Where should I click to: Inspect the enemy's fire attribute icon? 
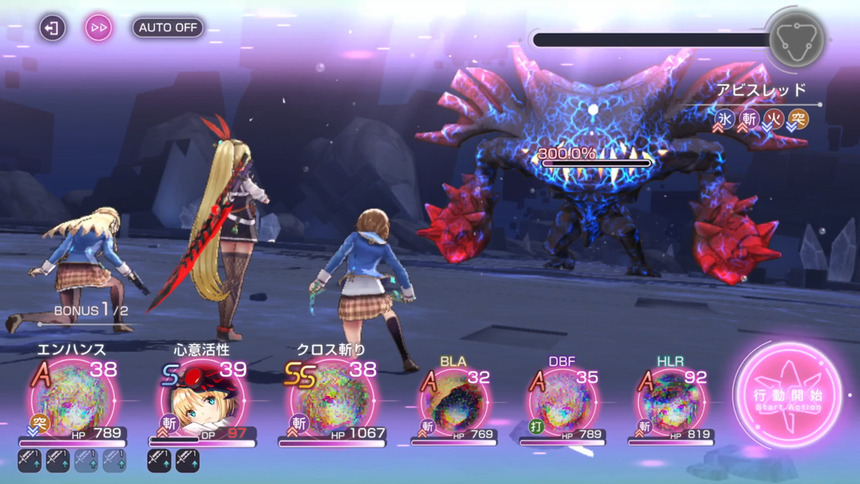click(x=774, y=118)
